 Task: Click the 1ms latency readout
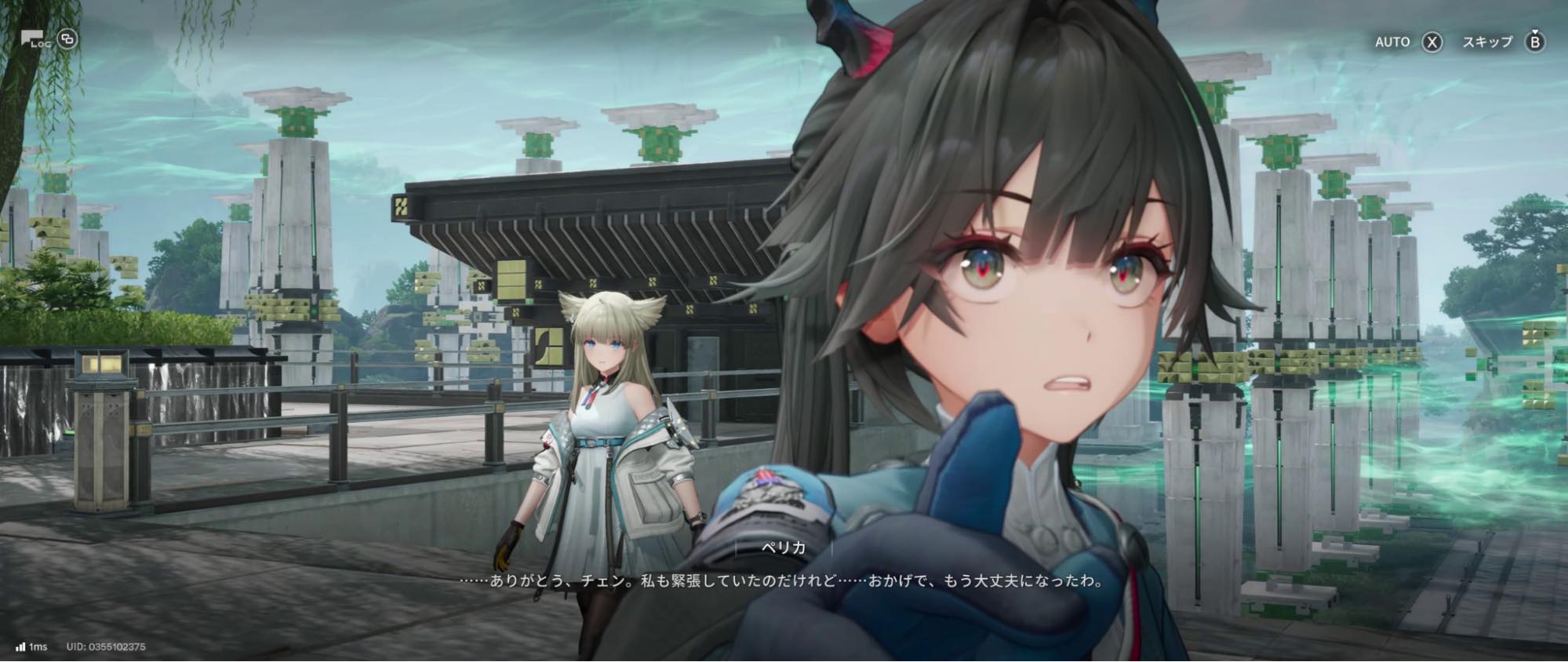(x=38, y=648)
